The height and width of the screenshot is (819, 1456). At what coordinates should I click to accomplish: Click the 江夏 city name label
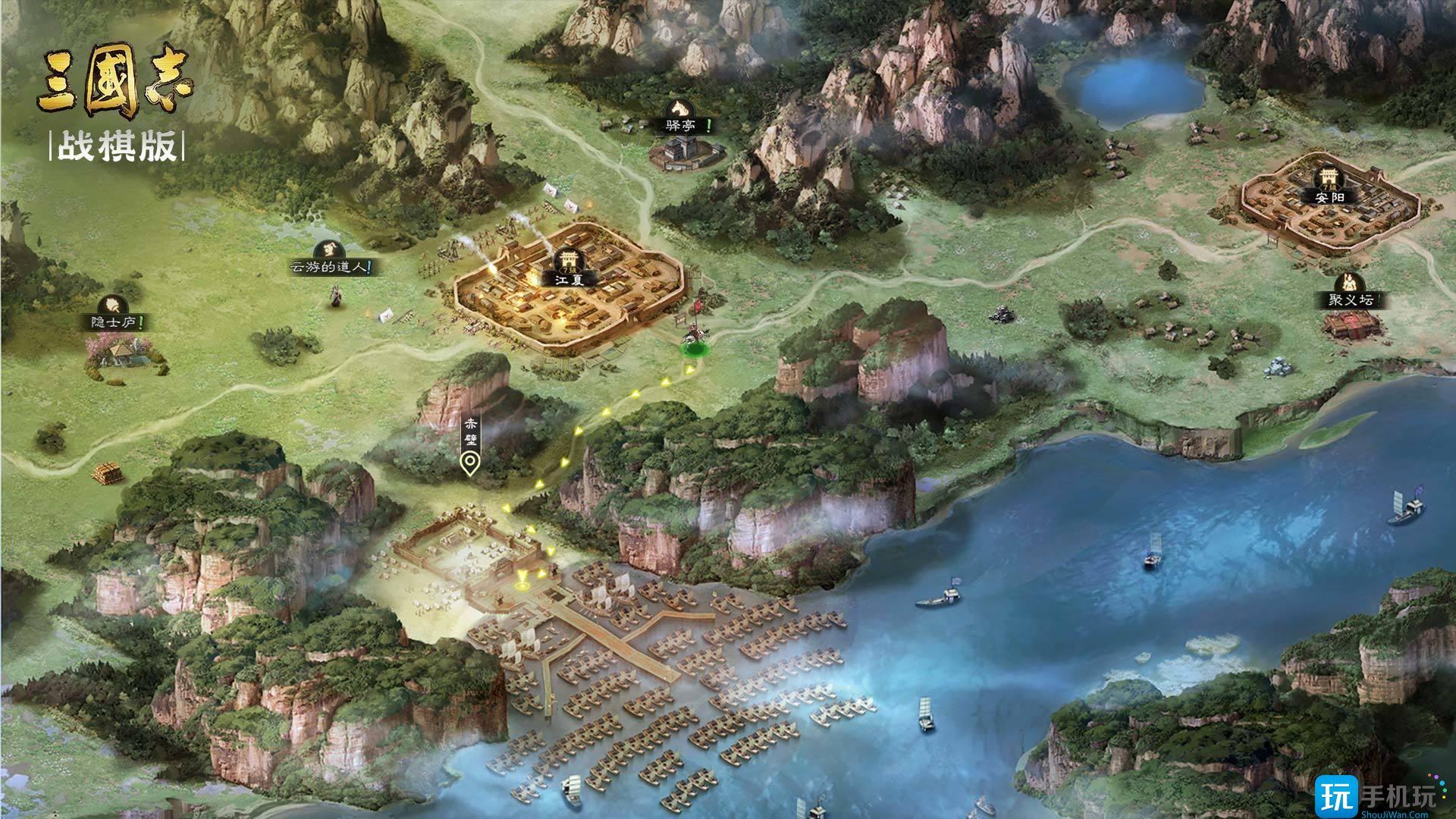click(x=569, y=281)
